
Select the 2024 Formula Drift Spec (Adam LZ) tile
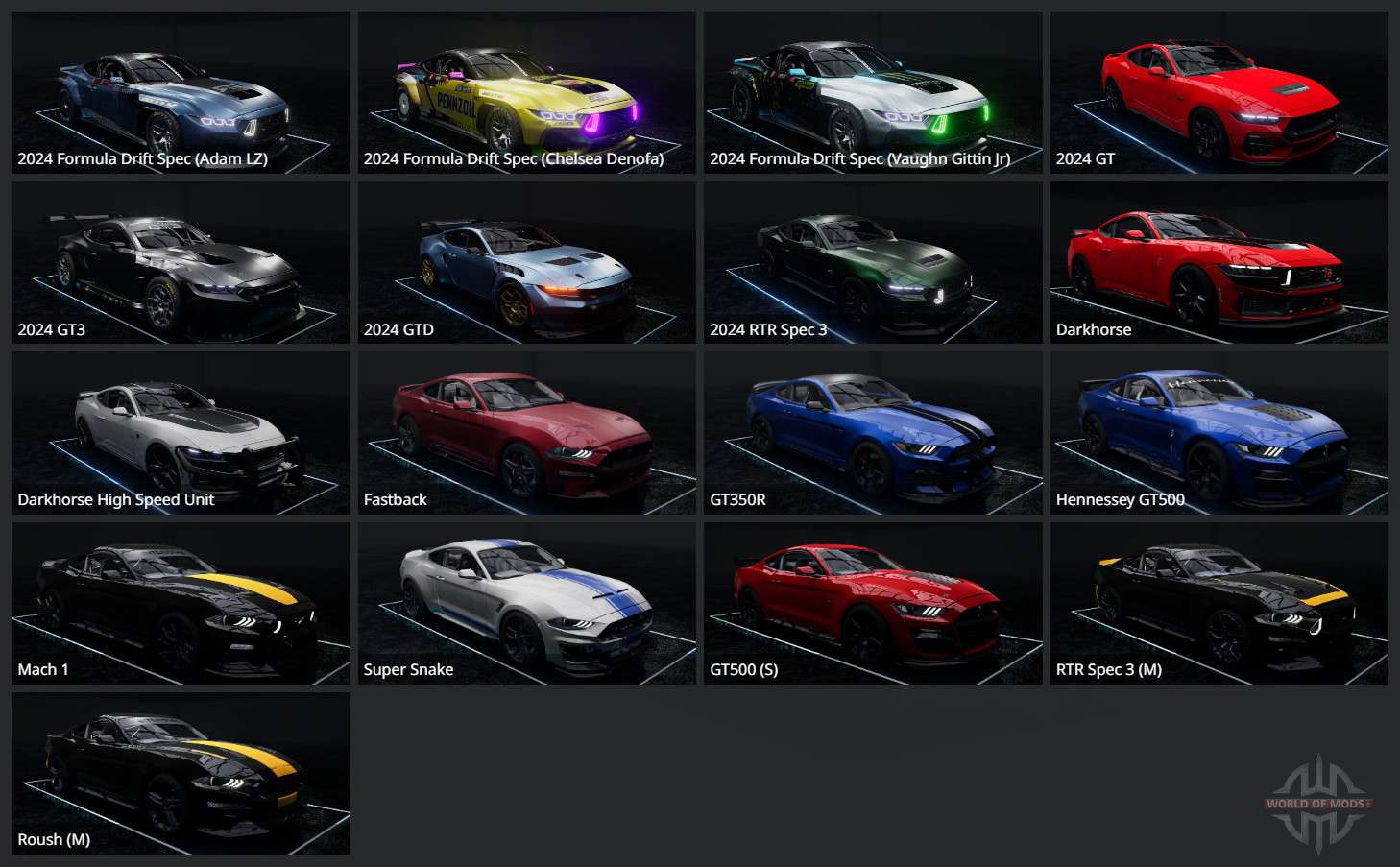click(x=181, y=93)
